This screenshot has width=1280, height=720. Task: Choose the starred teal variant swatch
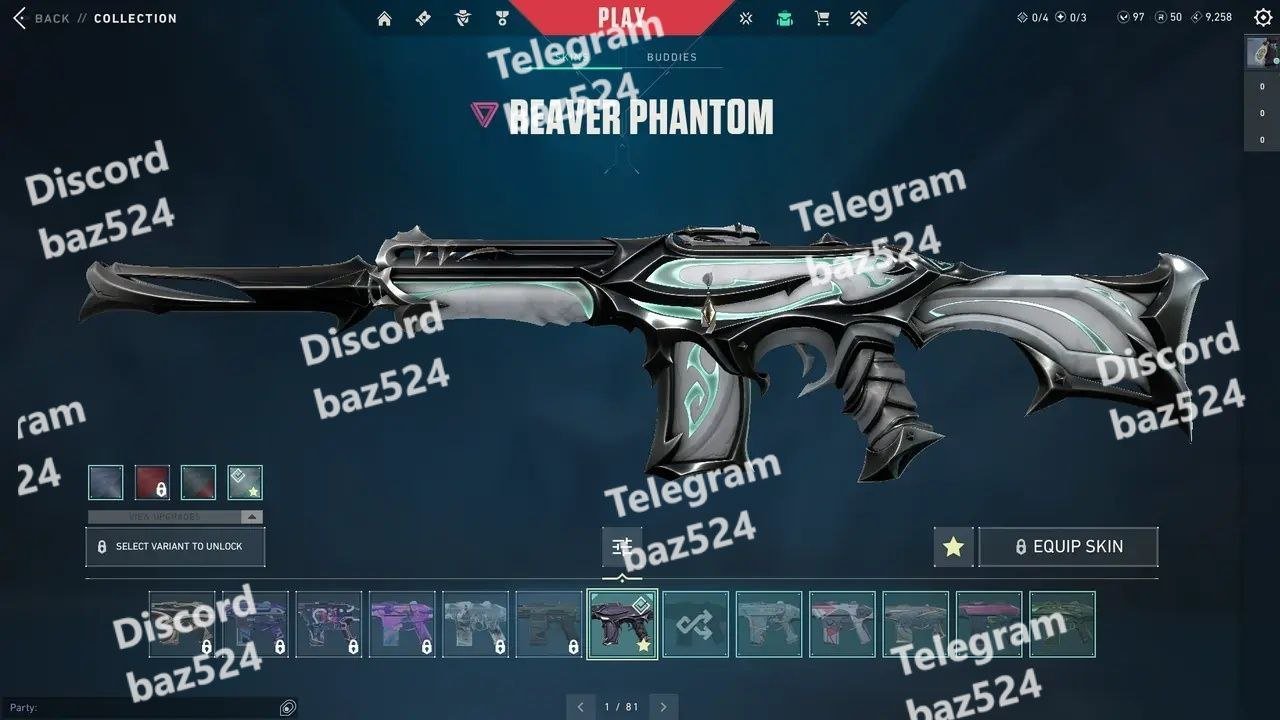(245, 482)
